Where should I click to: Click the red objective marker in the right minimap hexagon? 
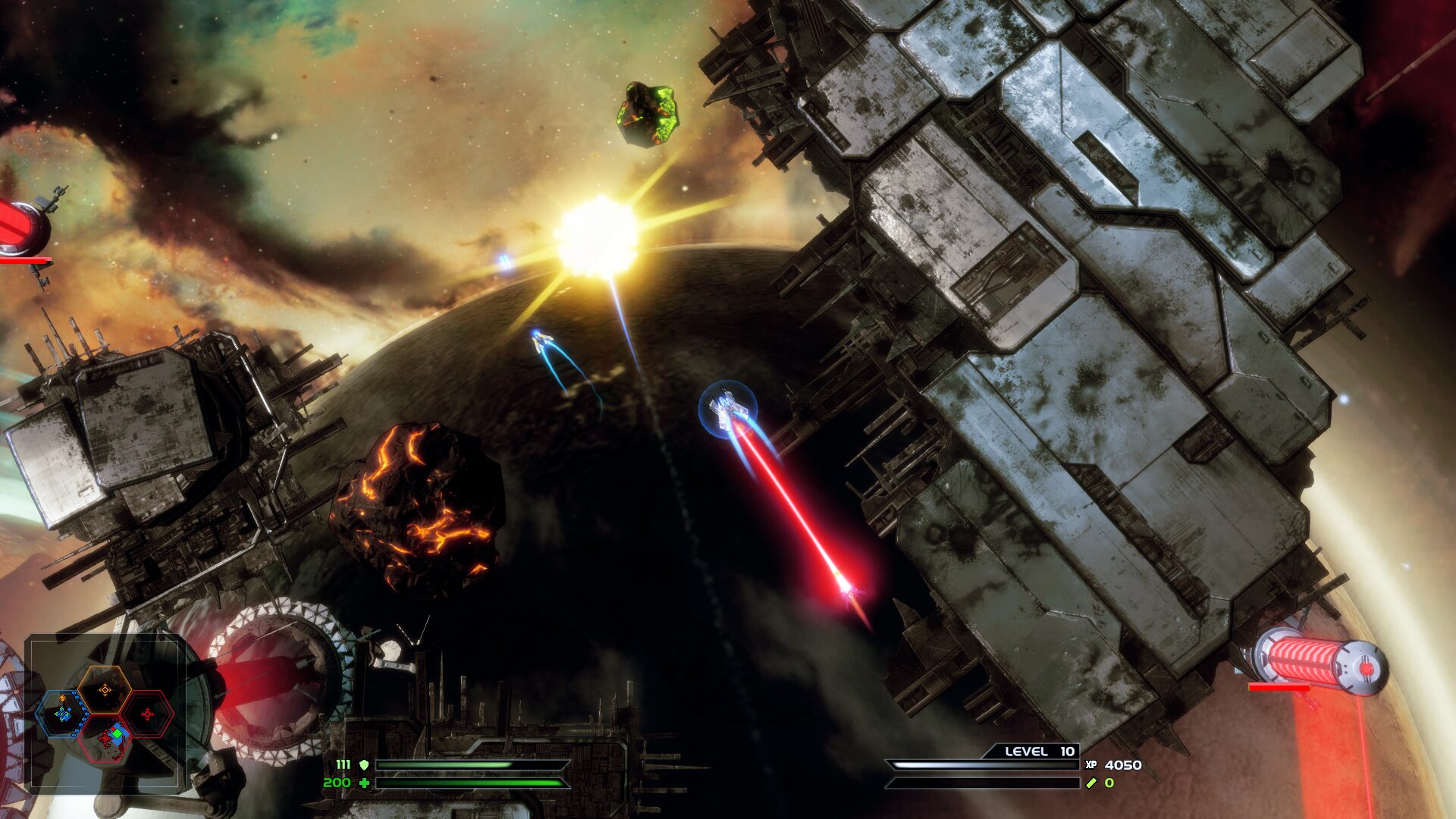point(148,714)
